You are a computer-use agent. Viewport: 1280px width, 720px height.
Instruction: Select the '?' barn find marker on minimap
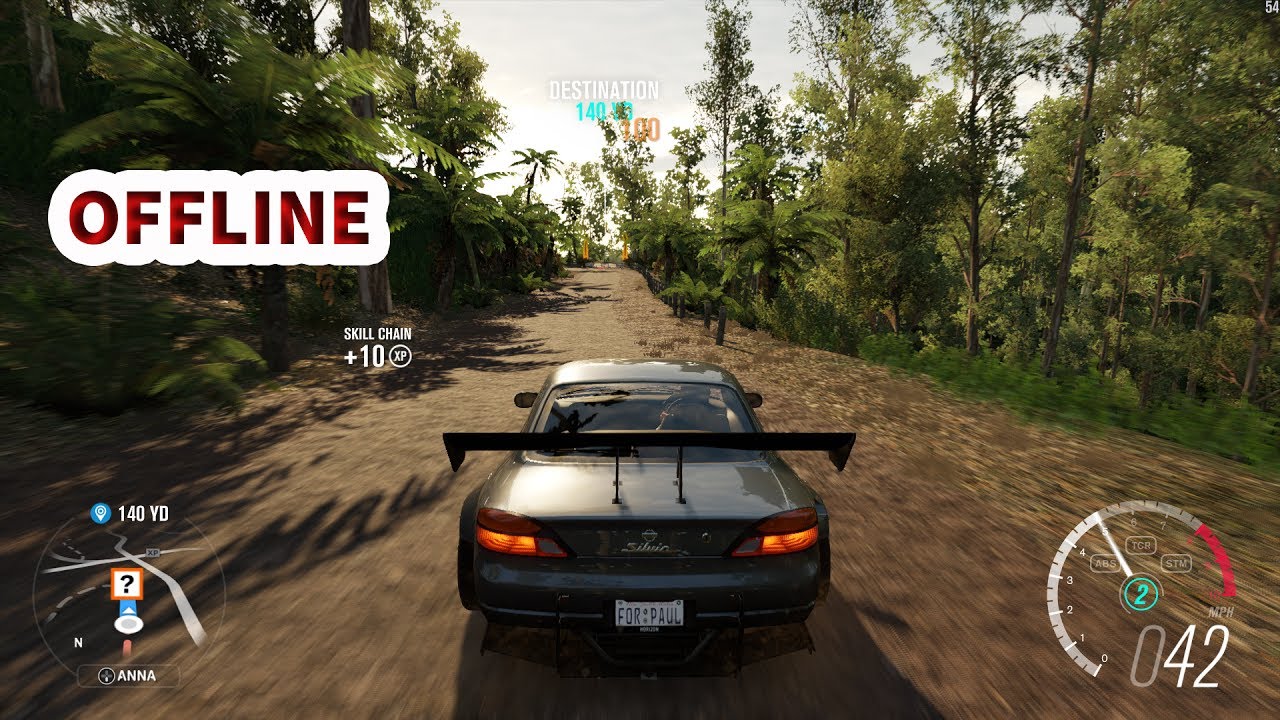127,583
